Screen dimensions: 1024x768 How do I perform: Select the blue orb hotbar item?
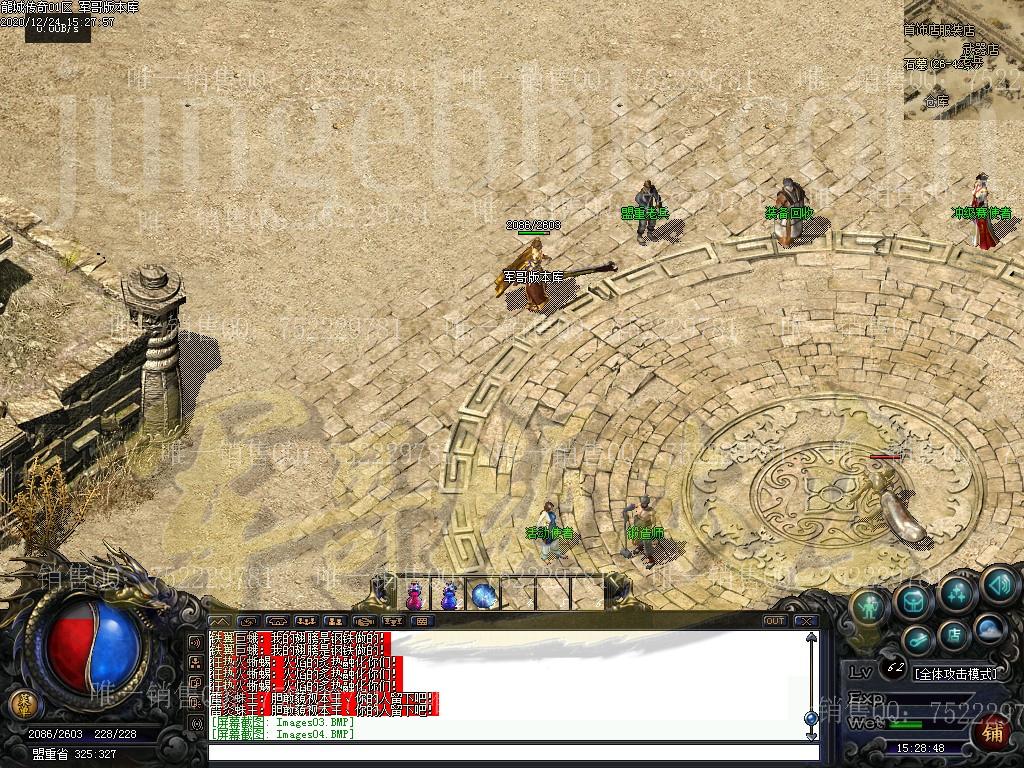click(484, 597)
